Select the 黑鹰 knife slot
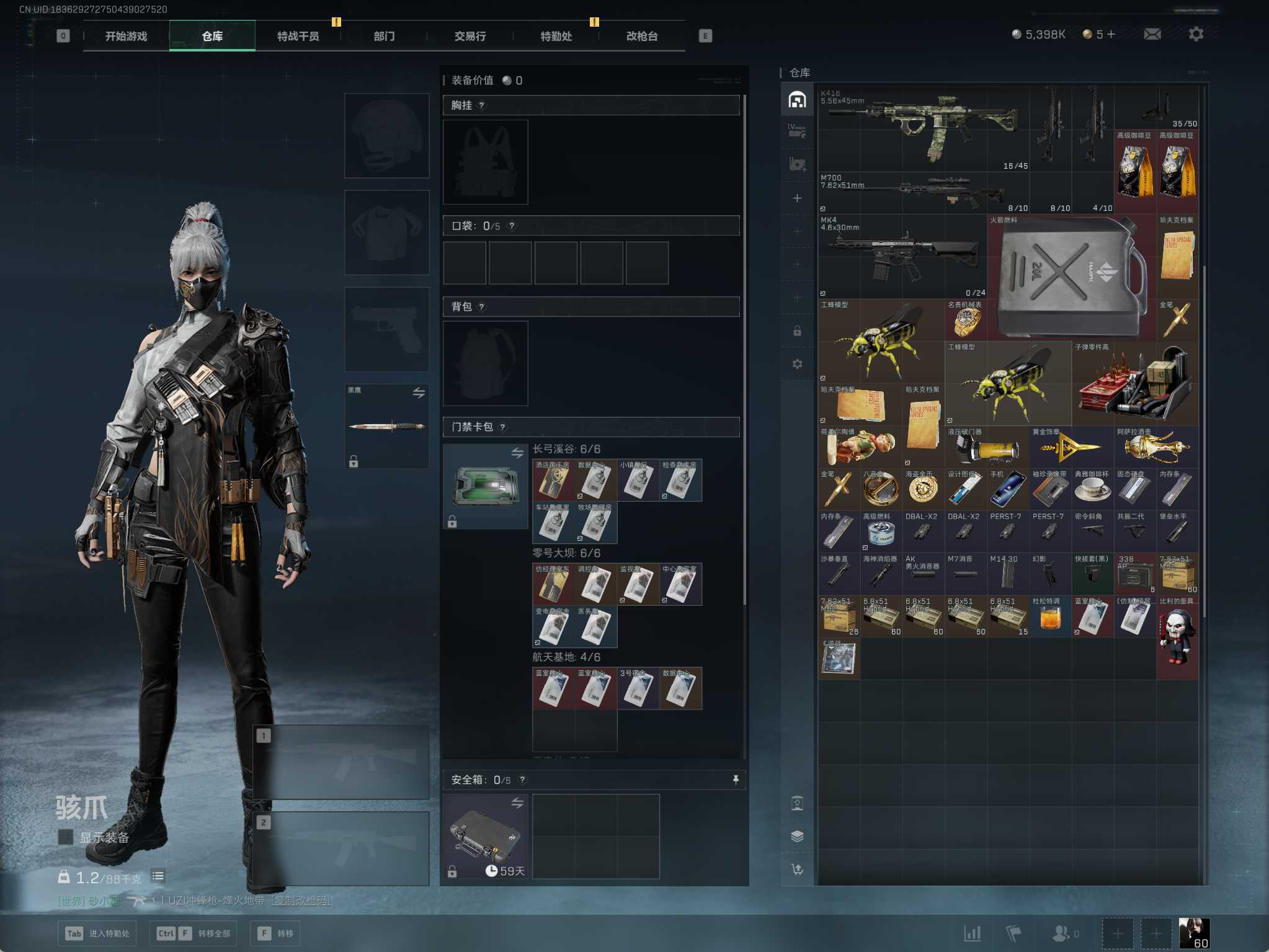This screenshot has height=952, width=1269. (386, 426)
